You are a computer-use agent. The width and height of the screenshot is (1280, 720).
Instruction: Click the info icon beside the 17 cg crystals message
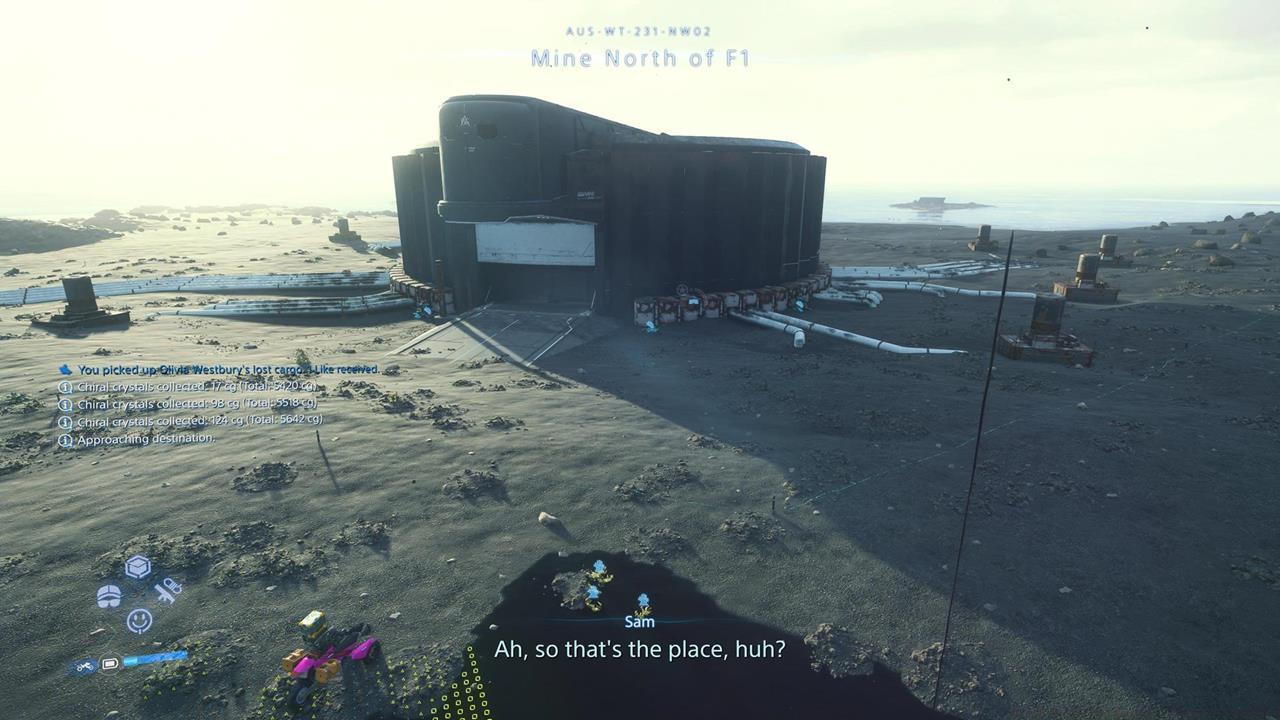(x=66, y=387)
